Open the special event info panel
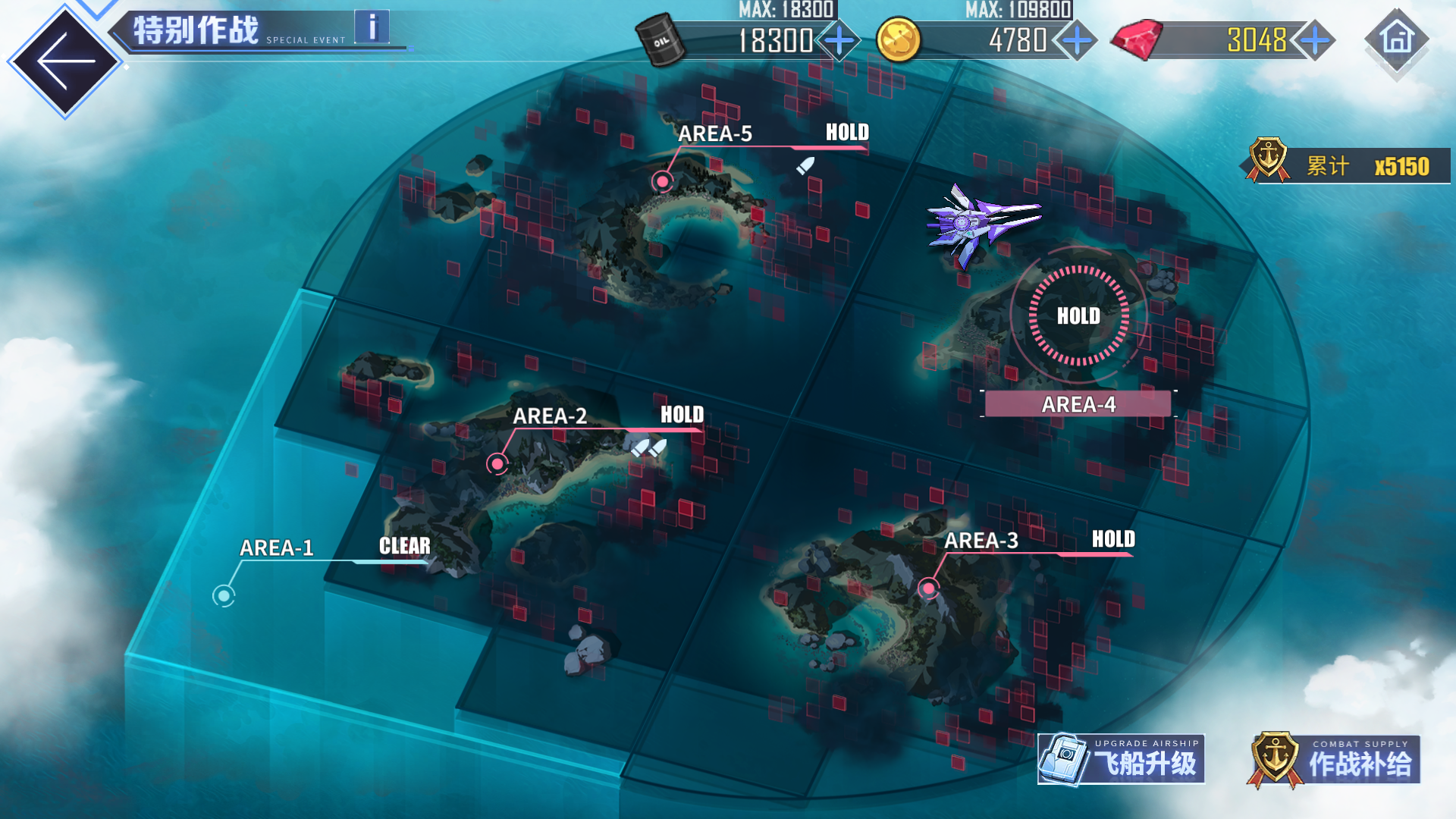The width and height of the screenshot is (1456, 819). coord(372,27)
